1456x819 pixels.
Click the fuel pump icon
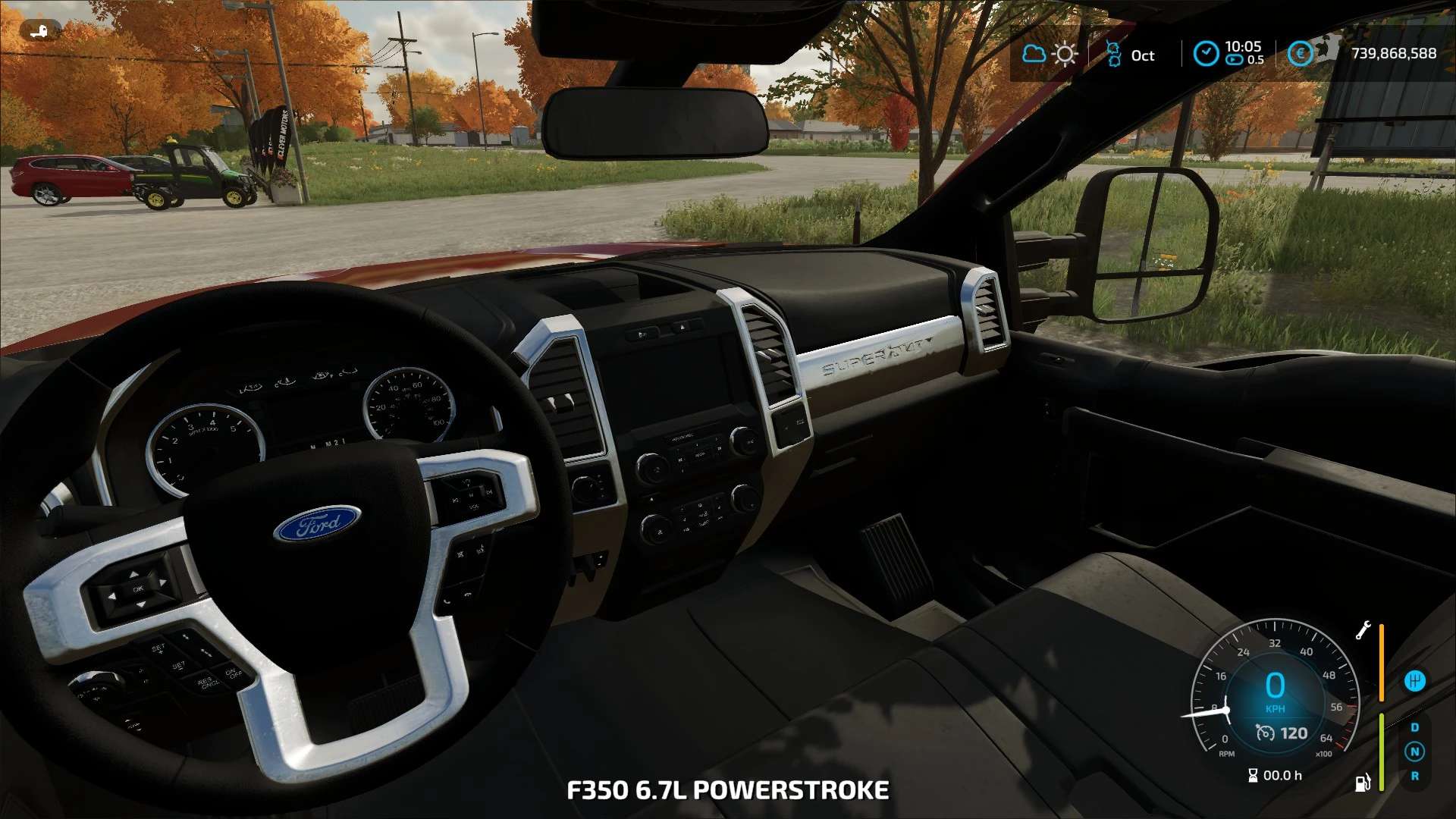1363,783
